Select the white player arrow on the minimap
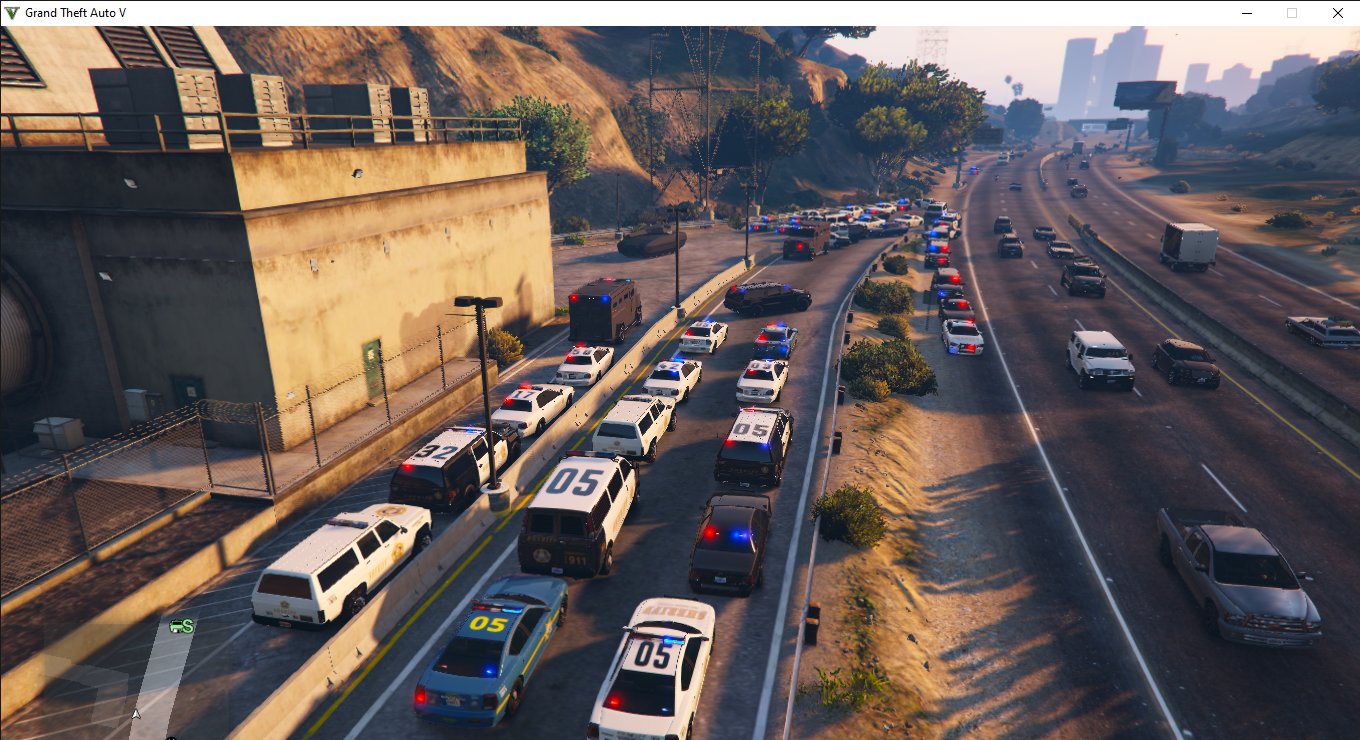Viewport: 1360px width, 740px height. tap(136, 714)
